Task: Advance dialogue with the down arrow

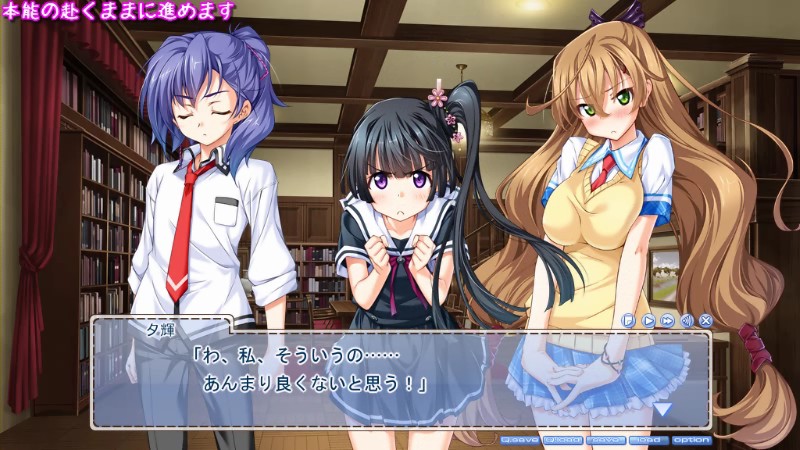Action: (663, 408)
